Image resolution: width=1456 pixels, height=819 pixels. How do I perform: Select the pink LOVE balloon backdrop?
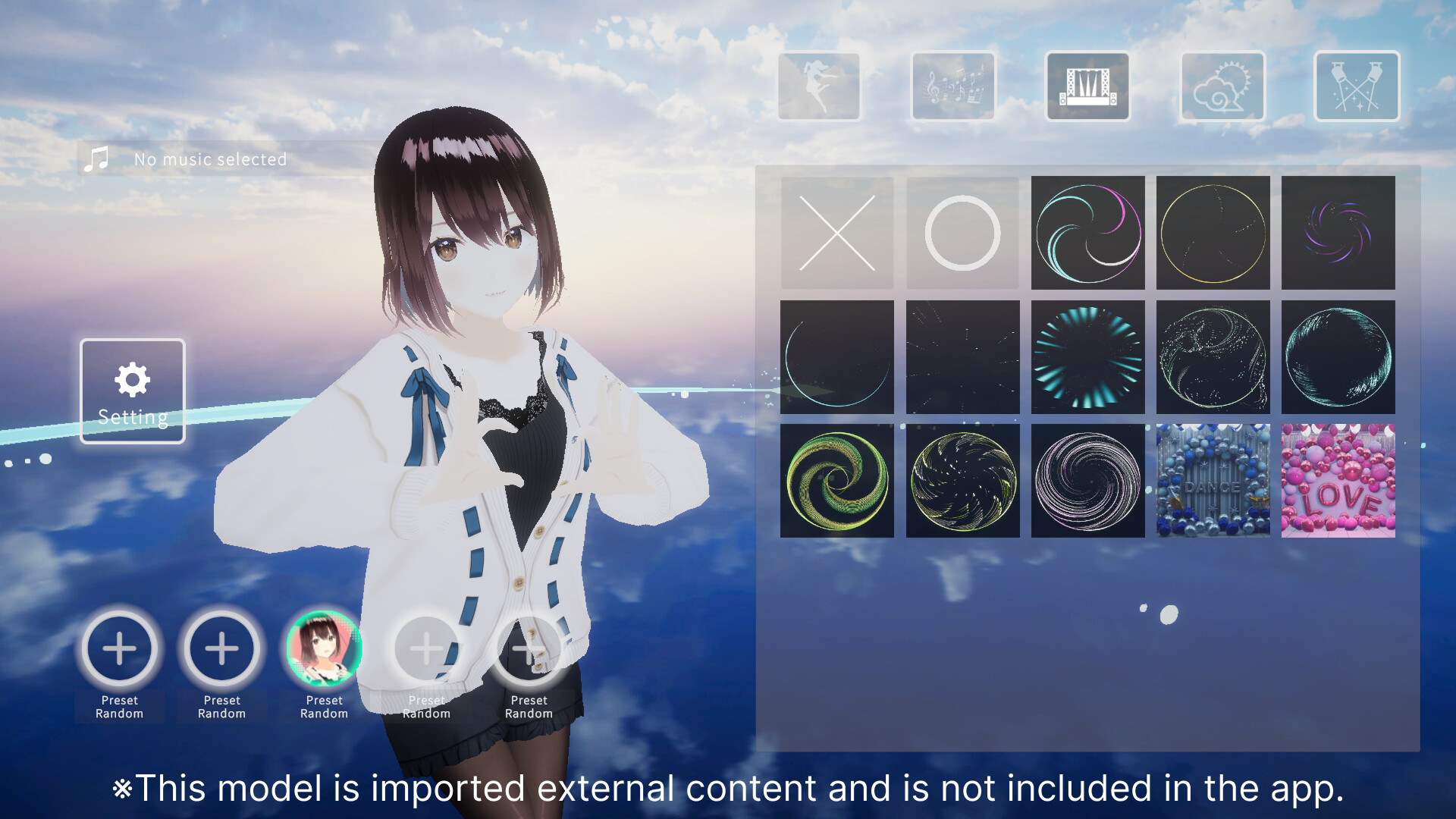point(1338,479)
